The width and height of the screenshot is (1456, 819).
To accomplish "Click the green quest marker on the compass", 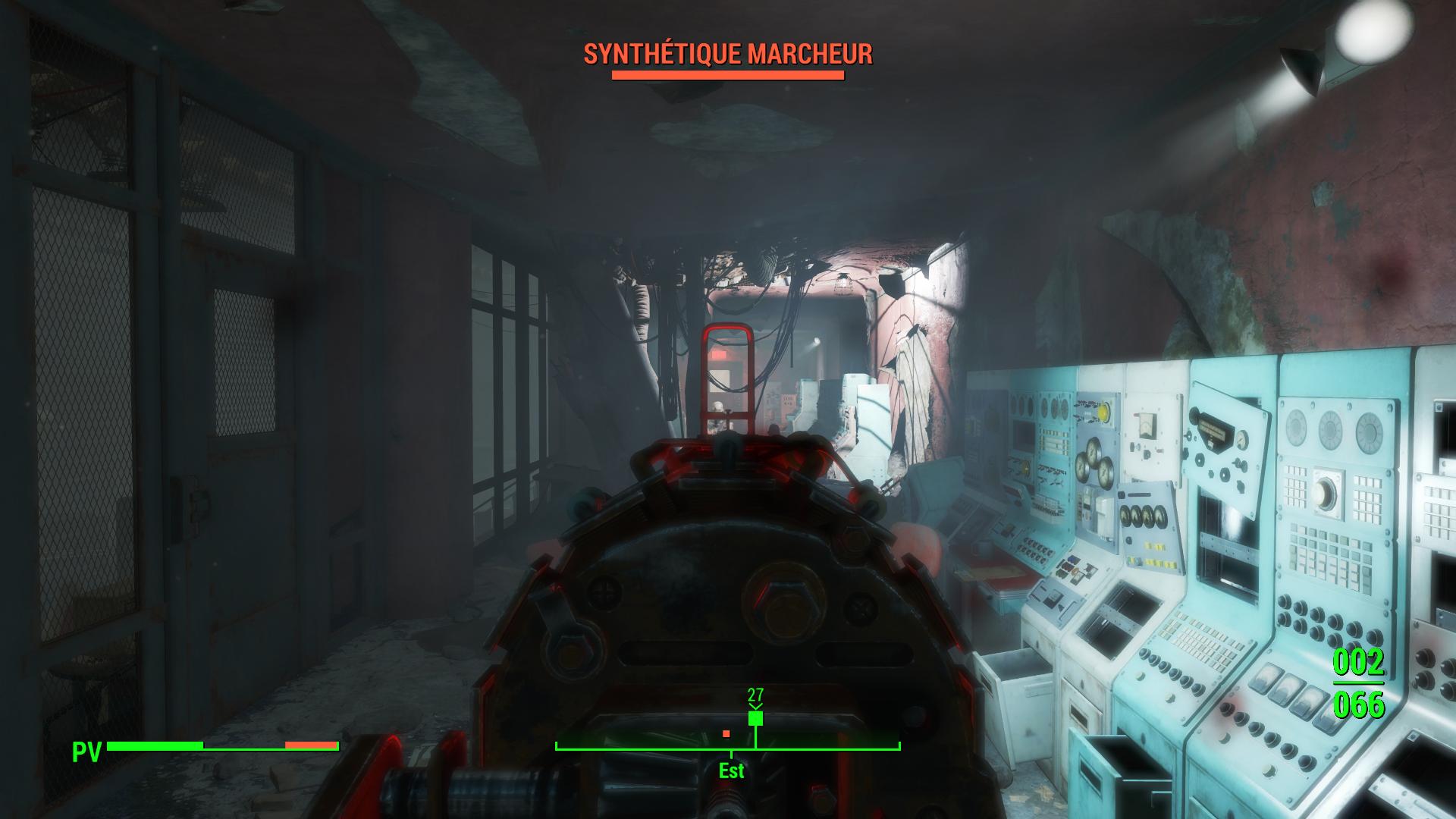I will click(x=755, y=718).
